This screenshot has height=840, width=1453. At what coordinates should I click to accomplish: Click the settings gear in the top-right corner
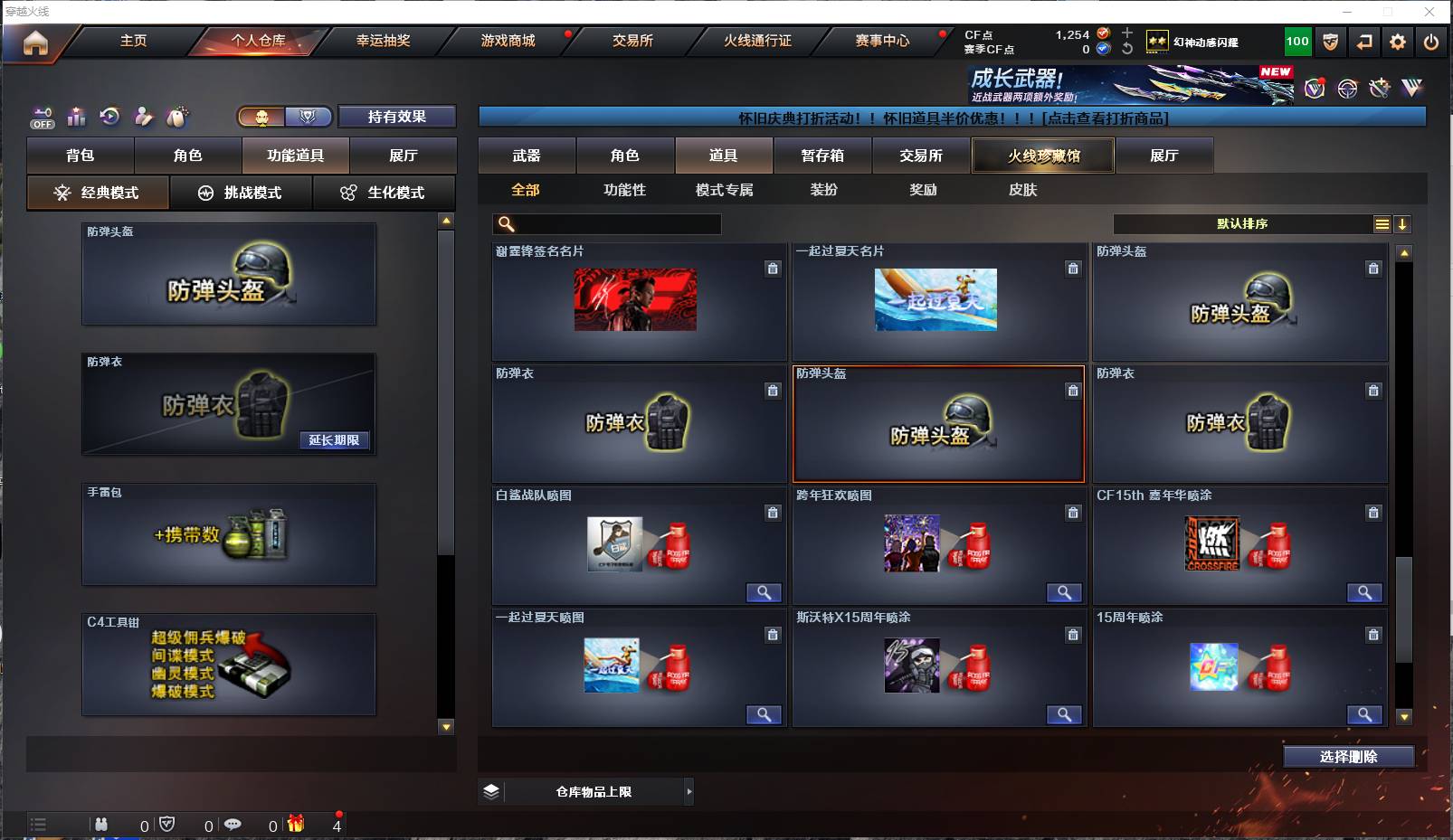[1397, 42]
